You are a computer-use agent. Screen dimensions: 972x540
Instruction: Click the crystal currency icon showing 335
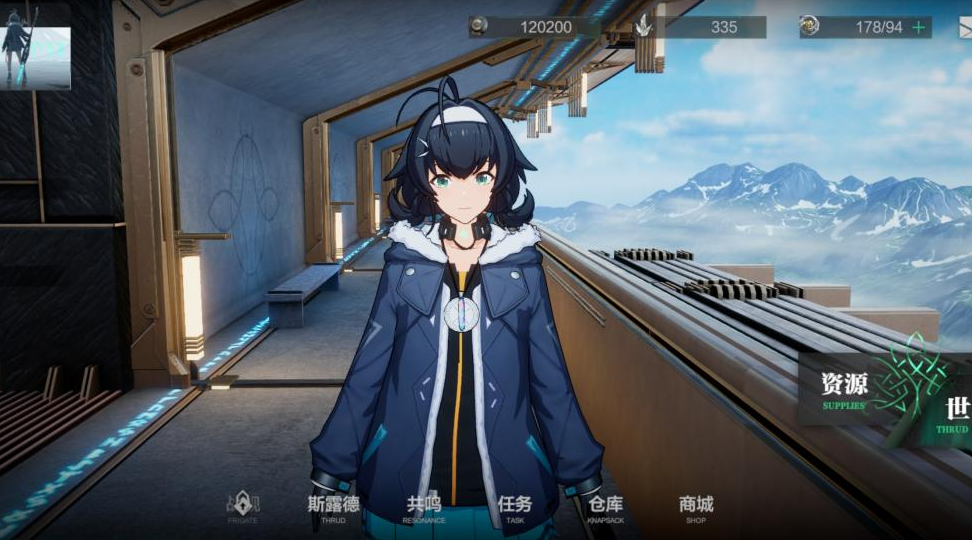pyautogui.click(x=646, y=27)
